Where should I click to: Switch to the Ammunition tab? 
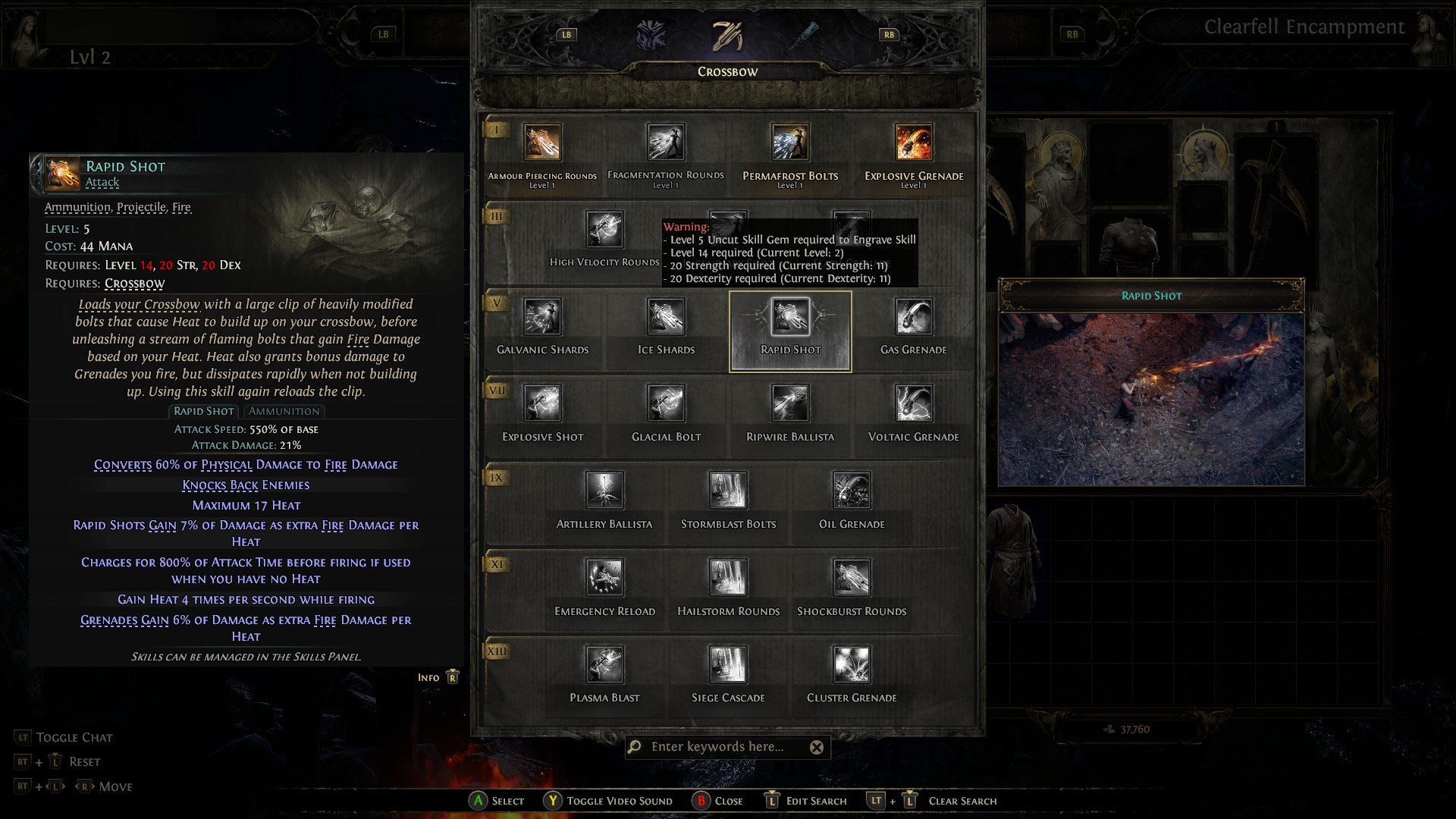point(284,411)
